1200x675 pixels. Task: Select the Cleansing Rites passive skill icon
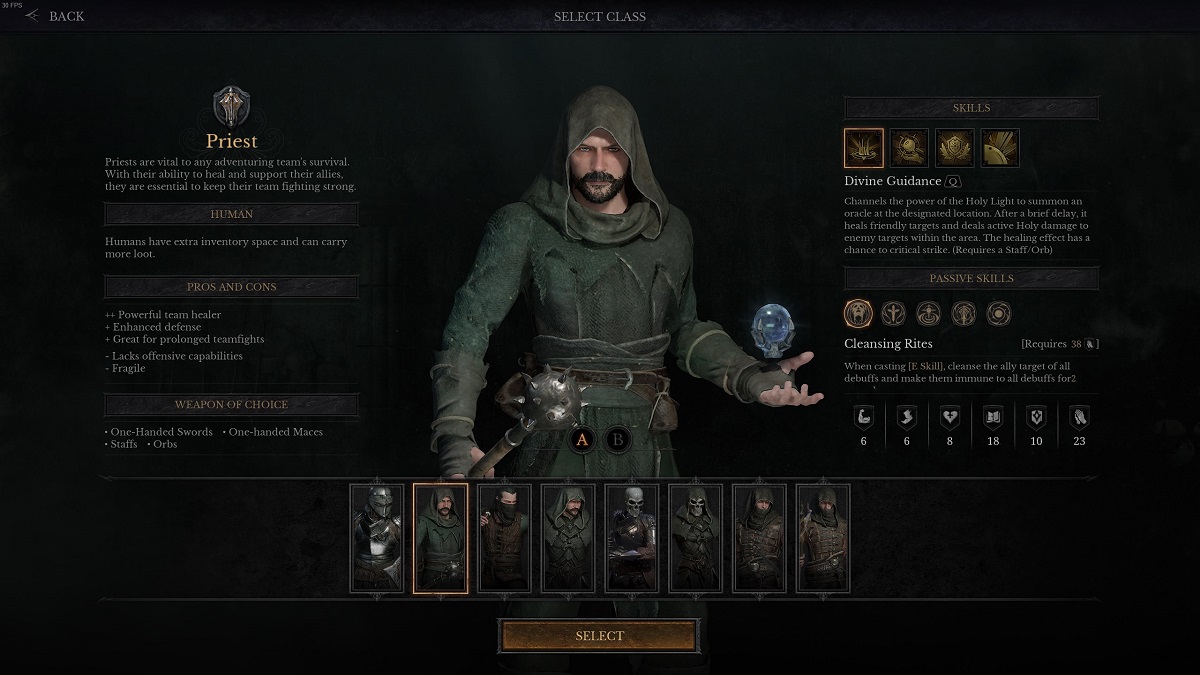[x=859, y=314]
